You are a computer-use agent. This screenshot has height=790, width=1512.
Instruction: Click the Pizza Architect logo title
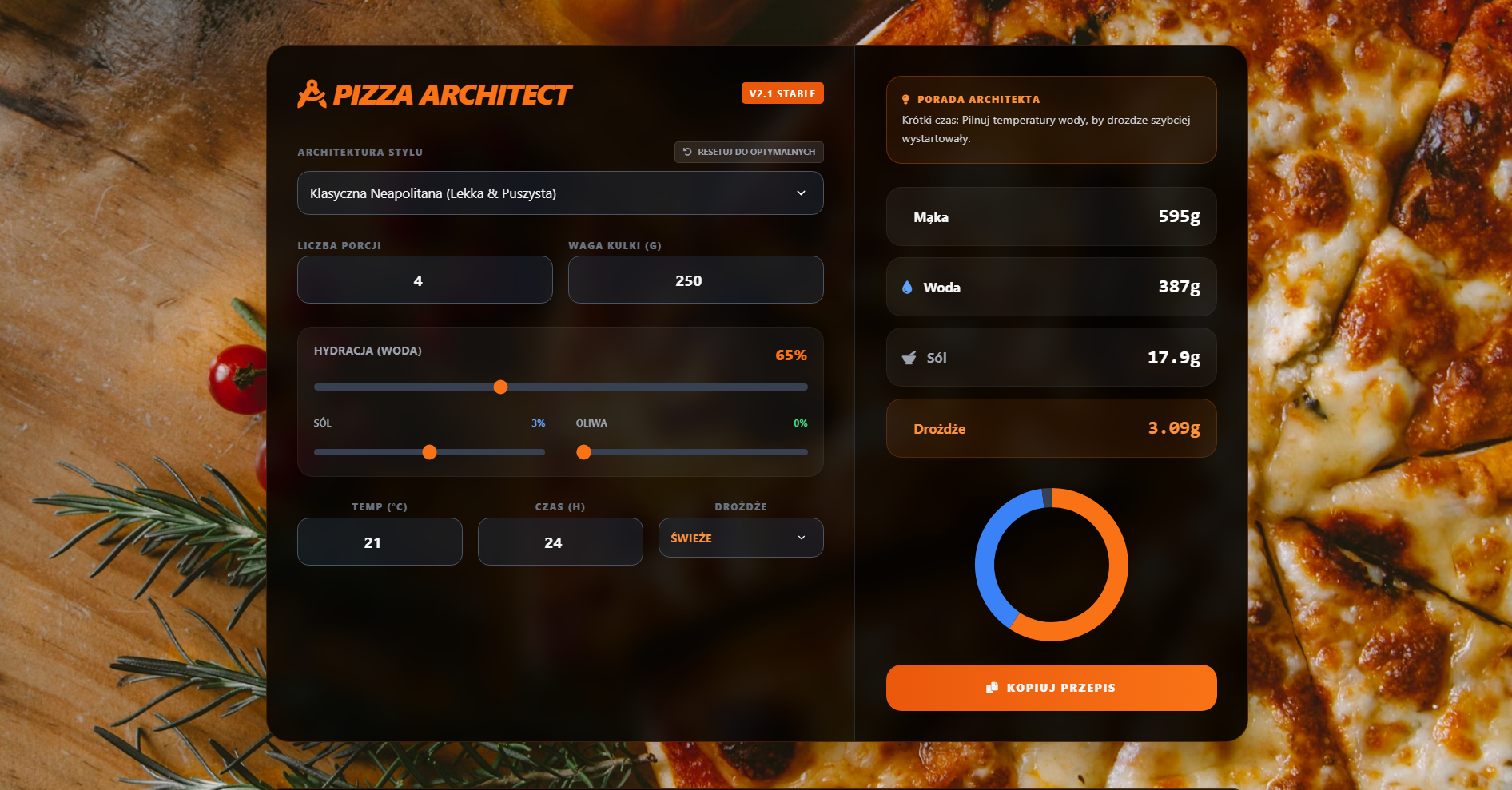tap(436, 94)
